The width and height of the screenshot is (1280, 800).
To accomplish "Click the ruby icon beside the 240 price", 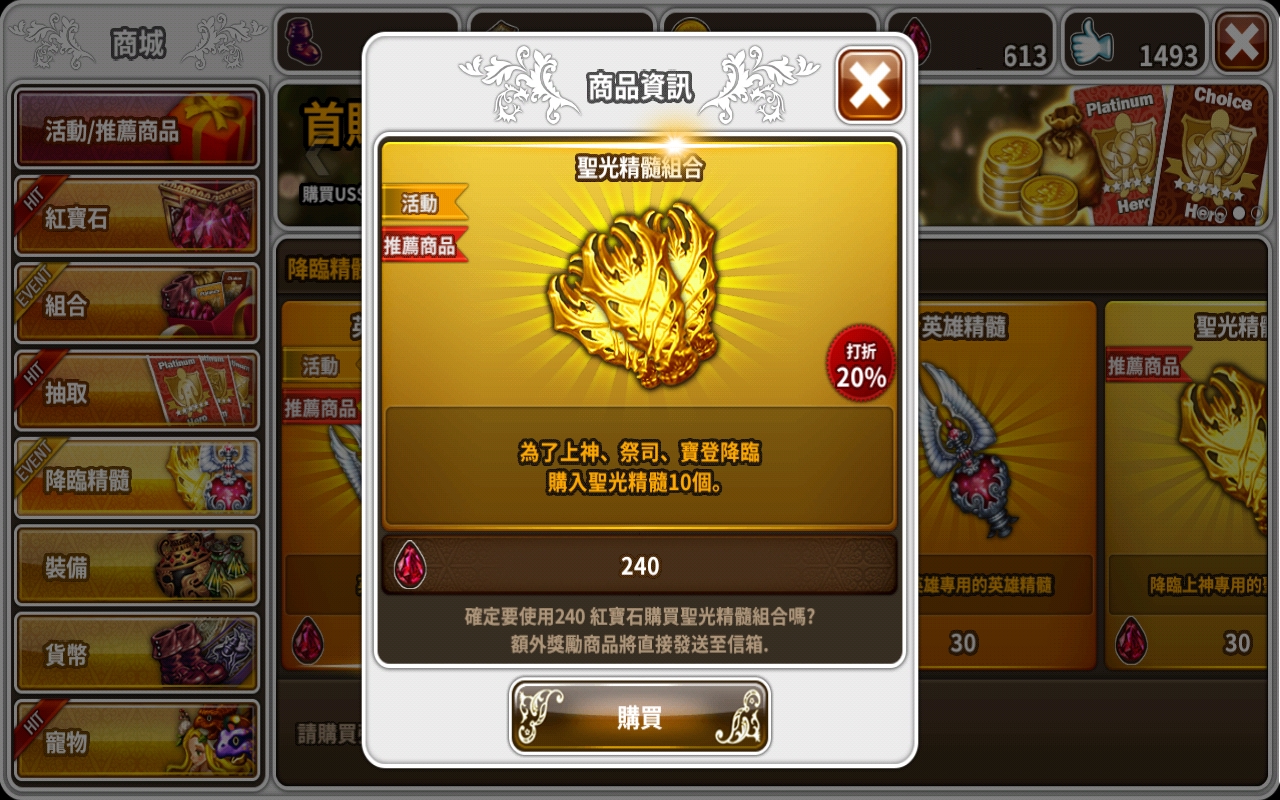I will (412, 565).
